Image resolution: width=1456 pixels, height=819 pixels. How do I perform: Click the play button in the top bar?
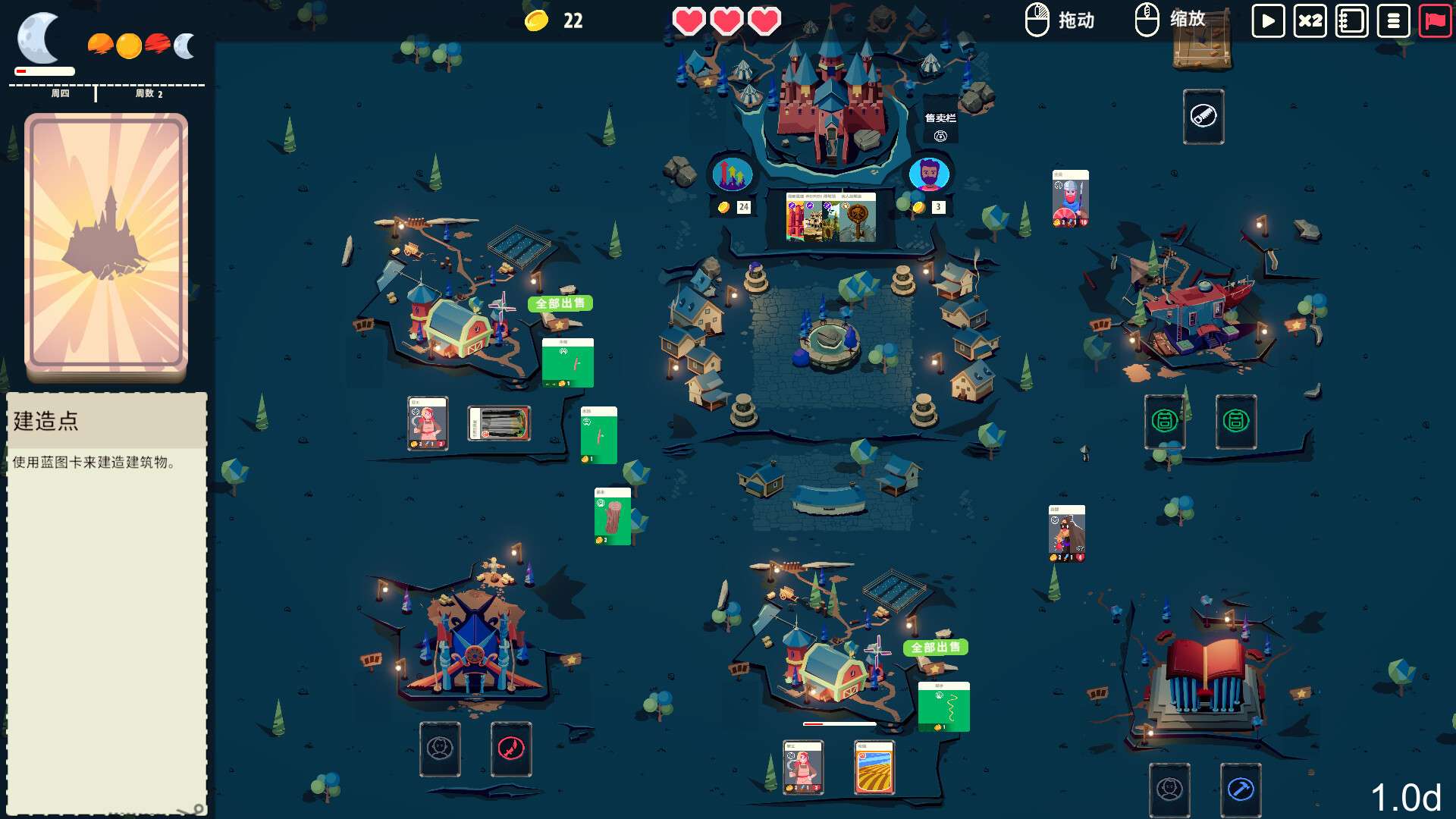click(1268, 20)
